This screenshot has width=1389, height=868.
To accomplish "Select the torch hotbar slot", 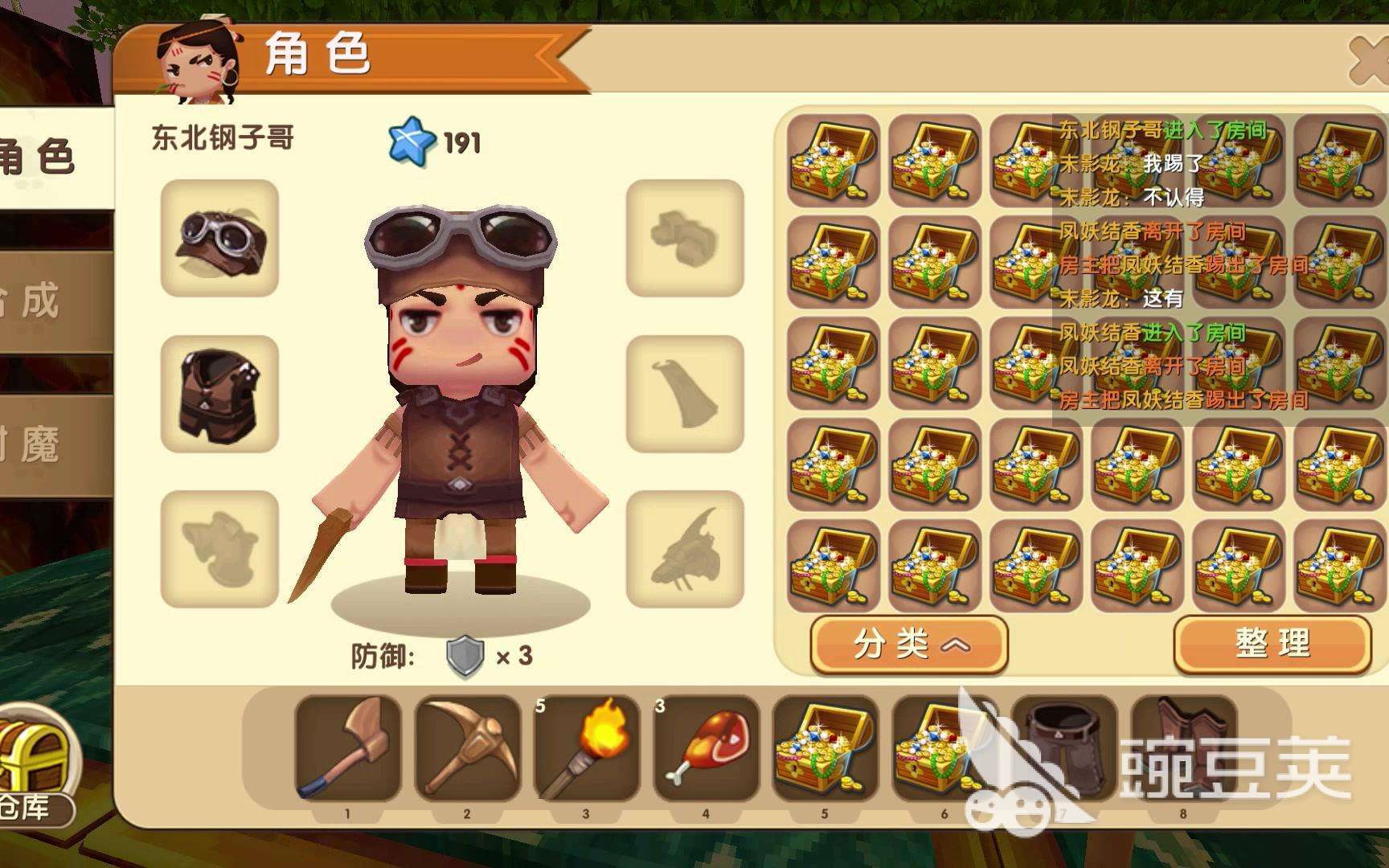I will tap(586, 749).
